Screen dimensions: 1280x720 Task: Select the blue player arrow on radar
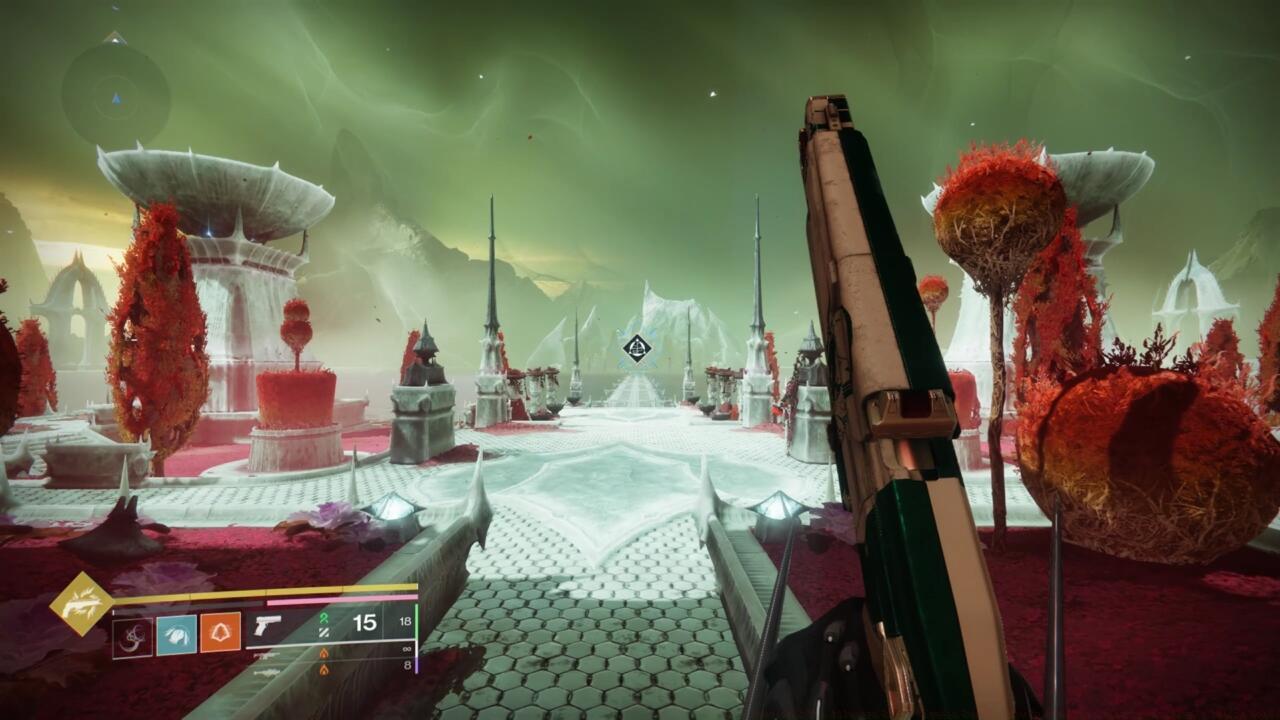116,98
